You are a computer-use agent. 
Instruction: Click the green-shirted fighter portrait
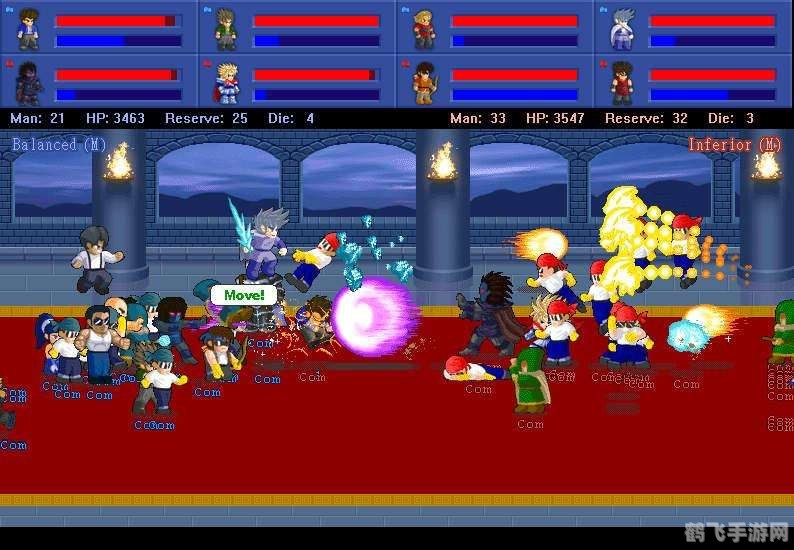point(226,29)
